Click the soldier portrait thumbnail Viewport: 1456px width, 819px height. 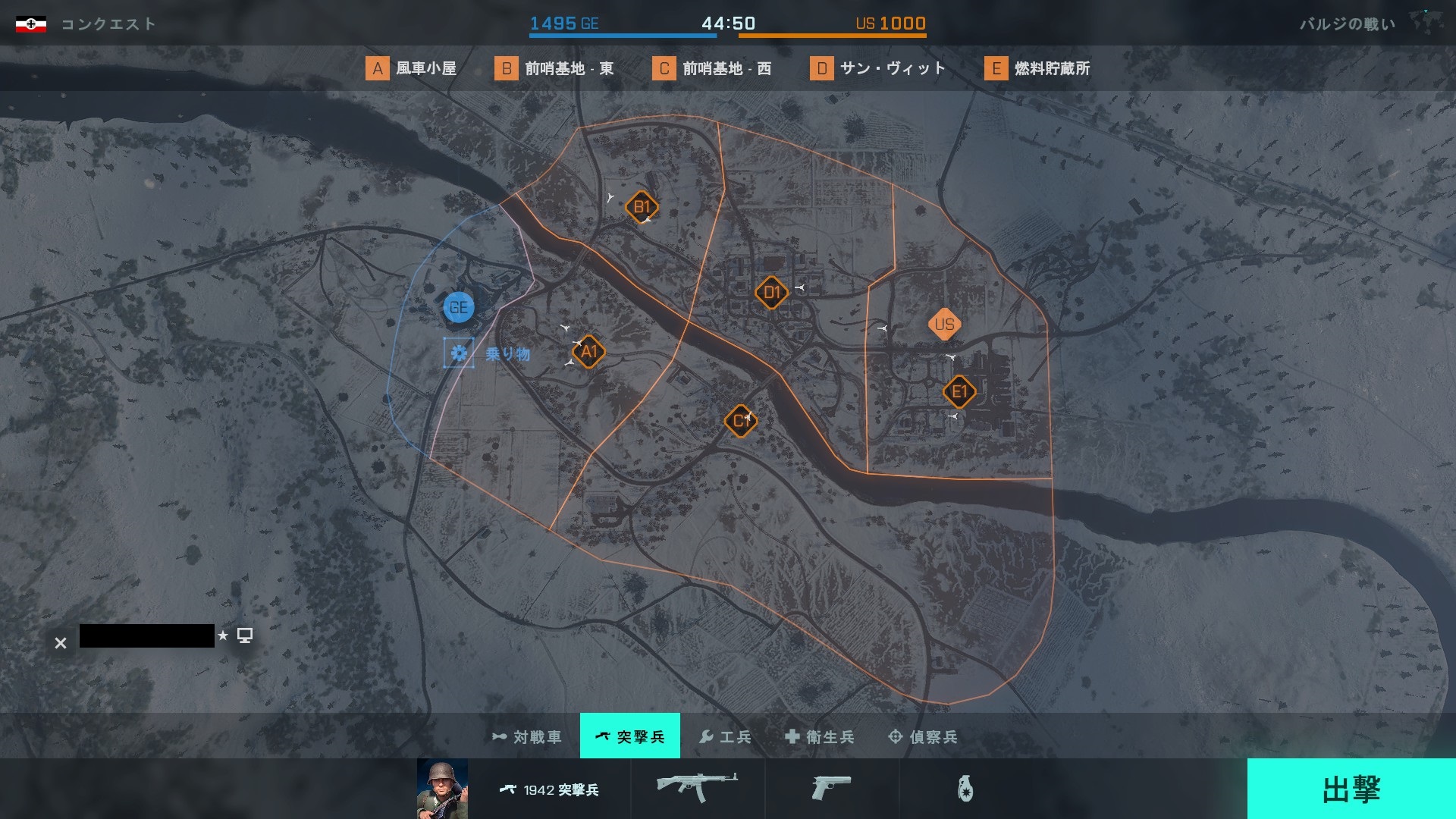[x=442, y=789]
